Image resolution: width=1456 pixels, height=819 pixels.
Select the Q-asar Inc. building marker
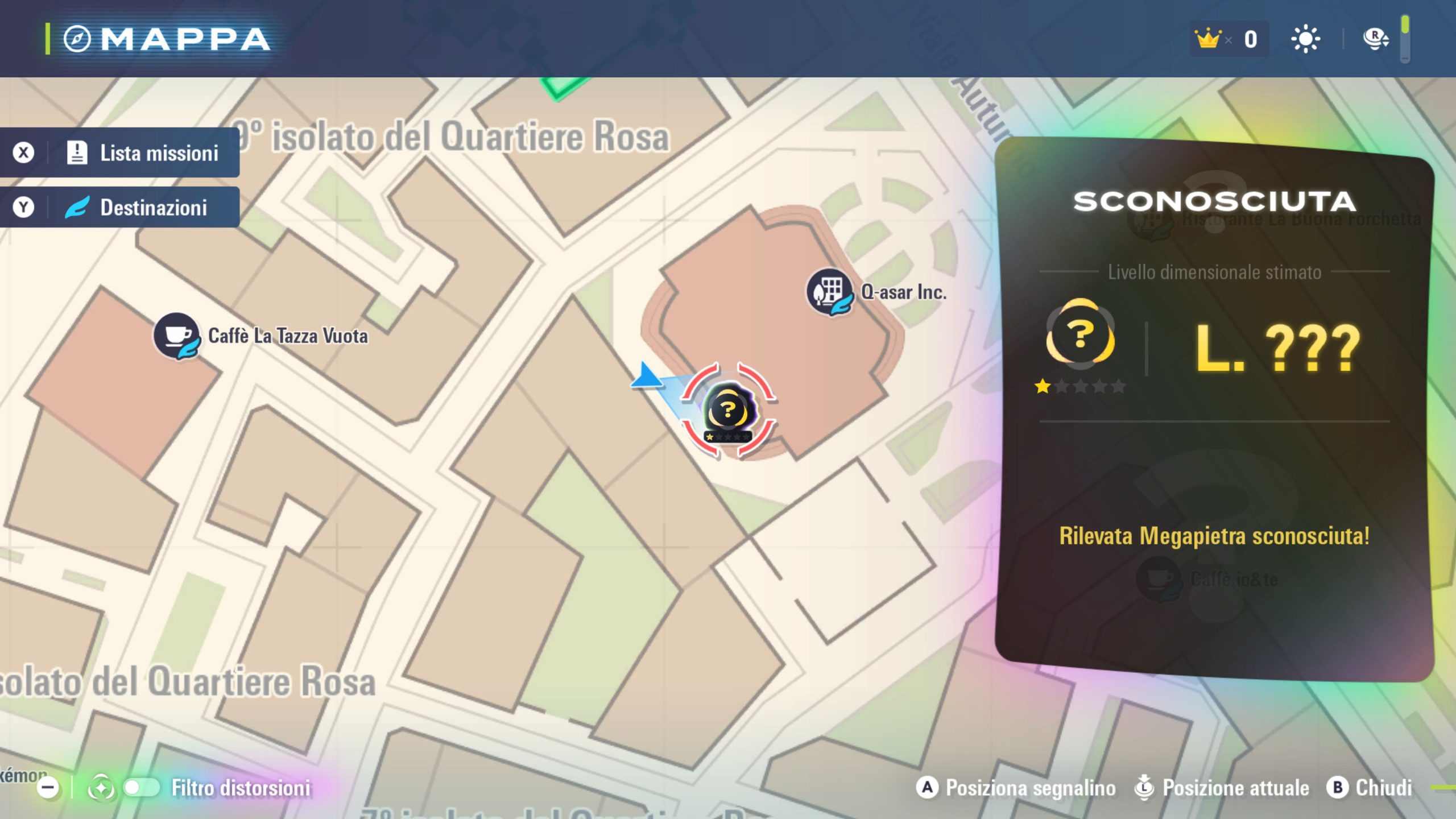pyautogui.click(x=829, y=292)
